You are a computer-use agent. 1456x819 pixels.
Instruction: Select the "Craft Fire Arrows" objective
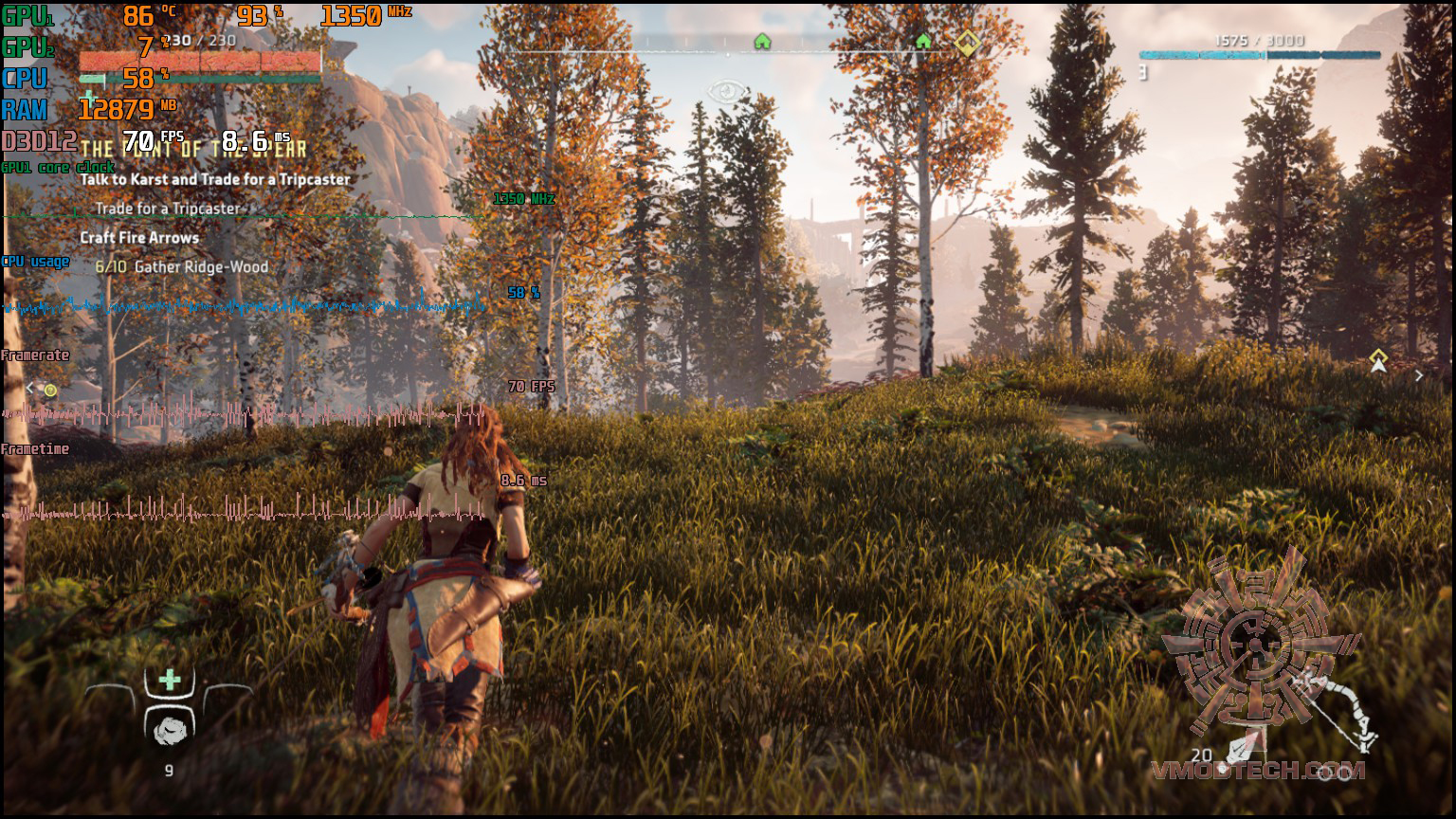tap(139, 238)
